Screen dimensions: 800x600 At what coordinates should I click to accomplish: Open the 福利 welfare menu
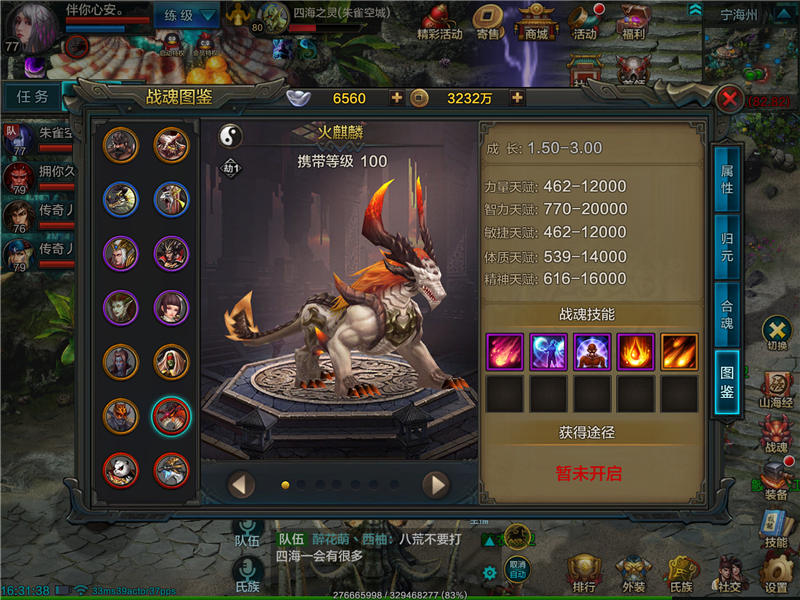632,22
